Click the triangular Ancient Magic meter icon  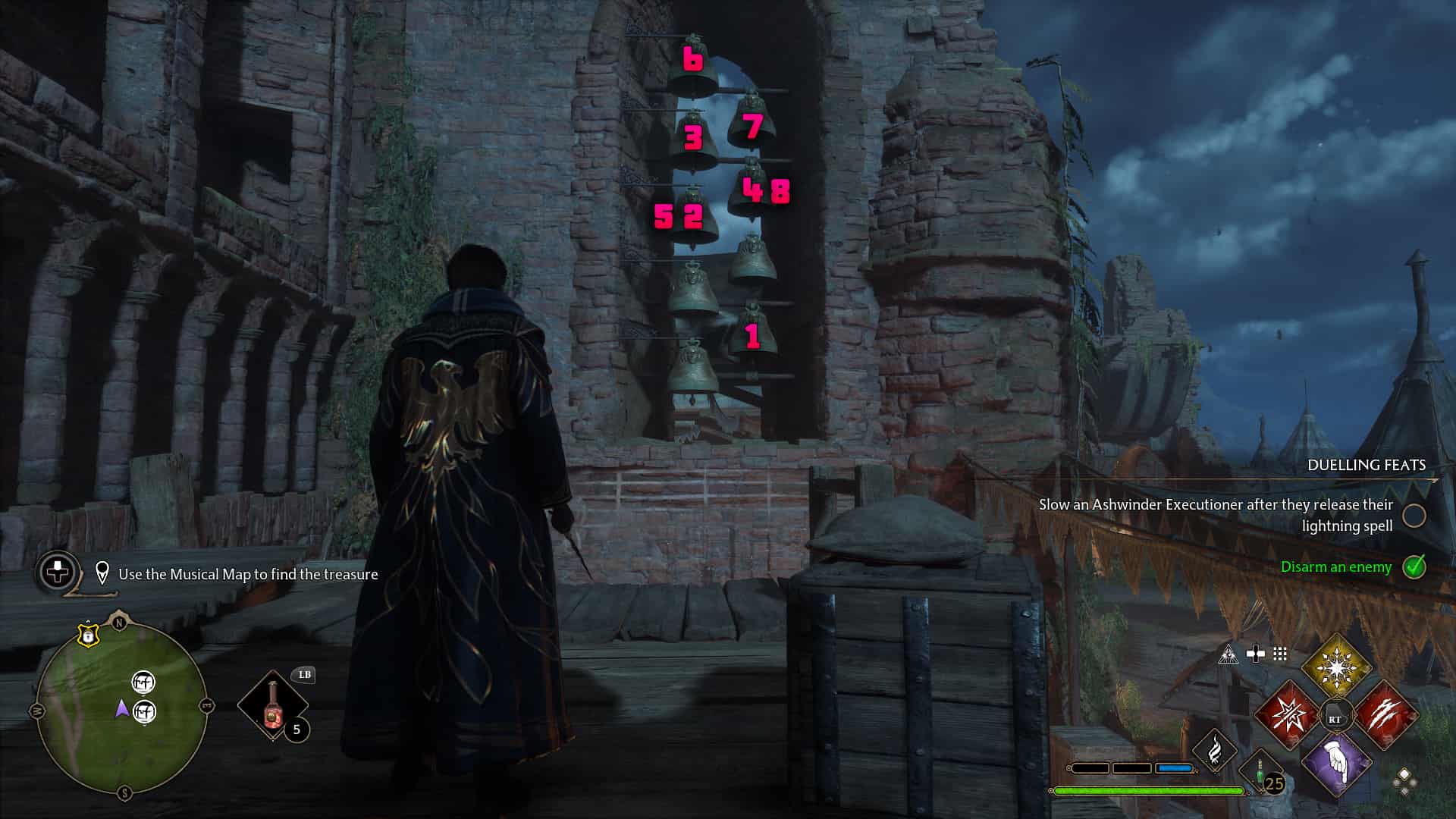(1228, 654)
